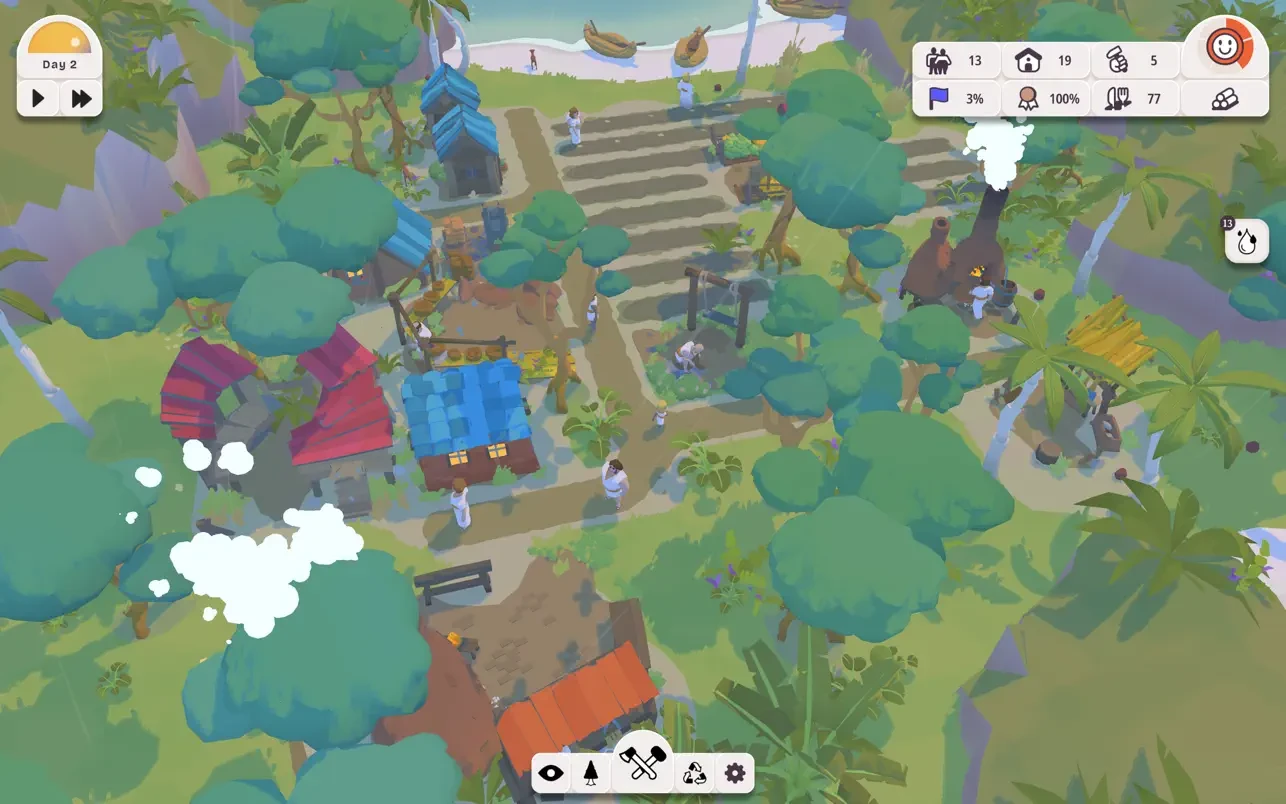
Task: Resume time with the play button
Action: pyautogui.click(x=39, y=98)
